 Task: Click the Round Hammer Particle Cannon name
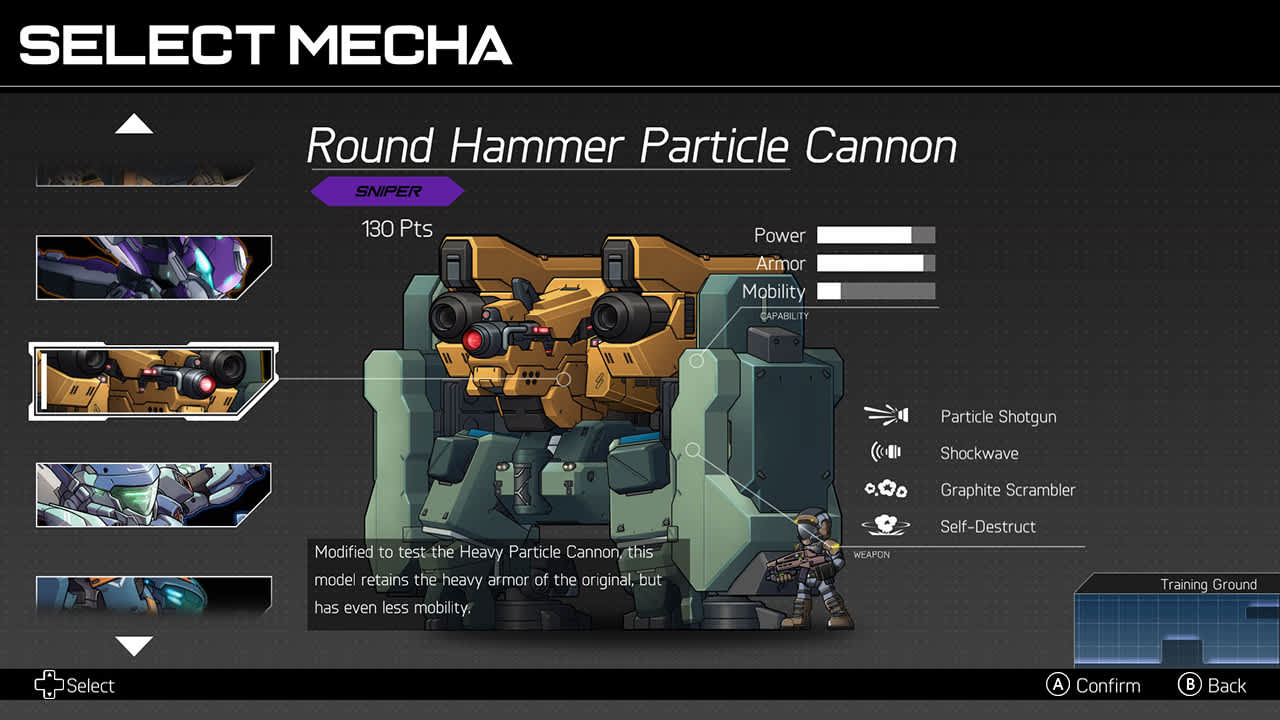(632, 146)
